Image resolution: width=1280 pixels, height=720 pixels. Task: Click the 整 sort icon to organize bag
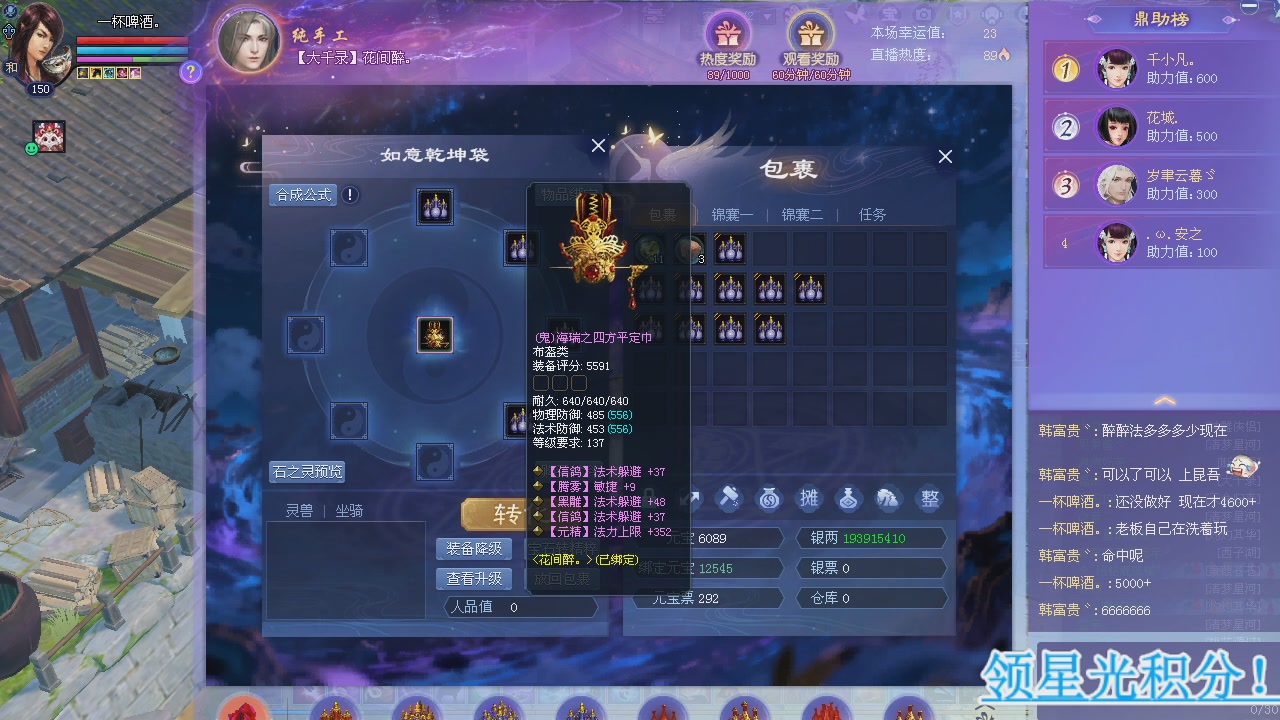929,498
